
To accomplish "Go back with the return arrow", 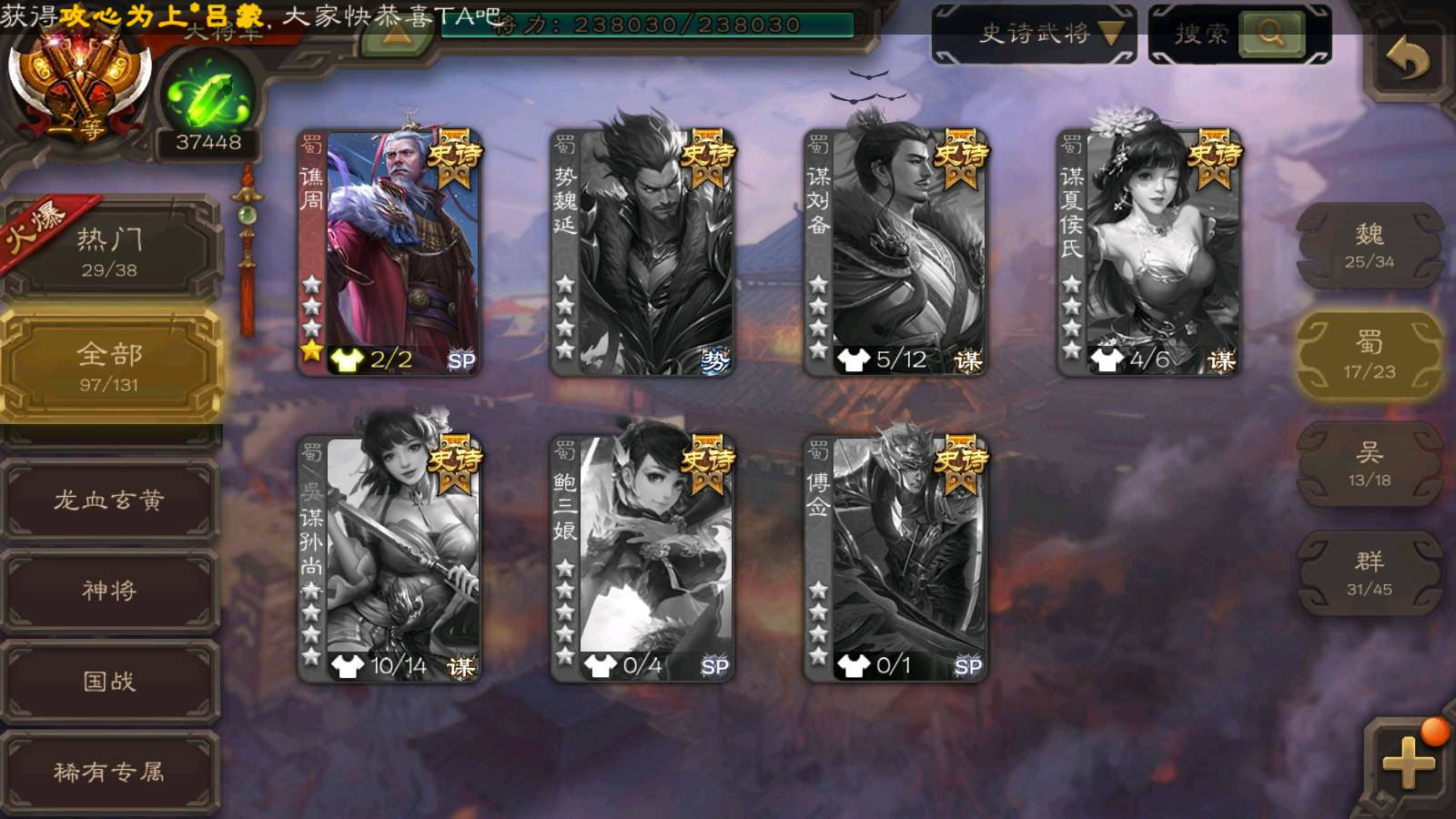I will pyautogui.click(x=1407, y=60).
